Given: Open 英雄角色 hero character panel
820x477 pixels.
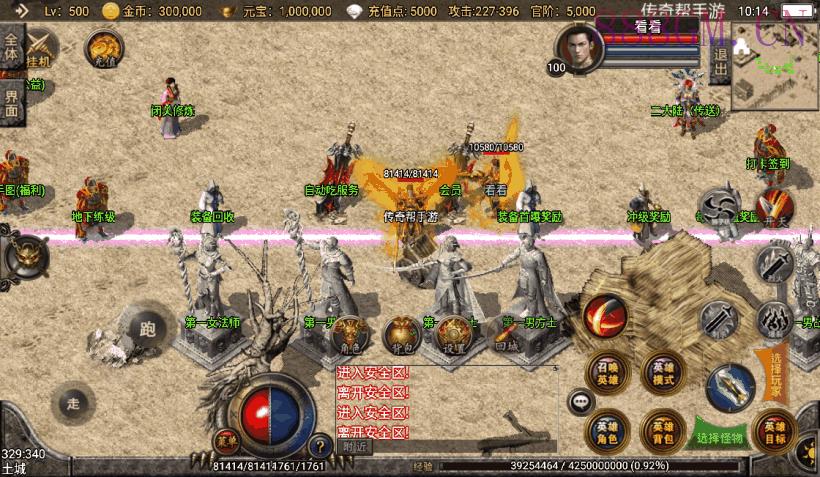Looking at the screenshot, I should point(608,430).
